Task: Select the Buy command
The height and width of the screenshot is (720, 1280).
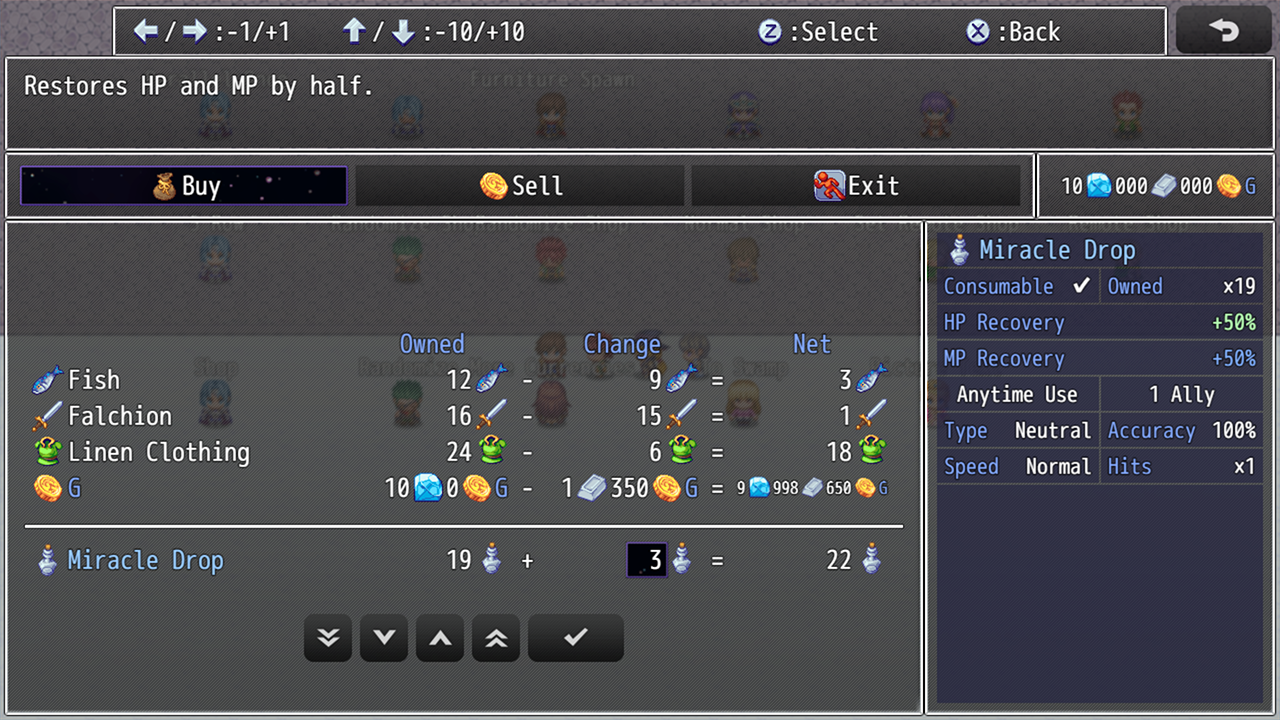Action: 184,186
